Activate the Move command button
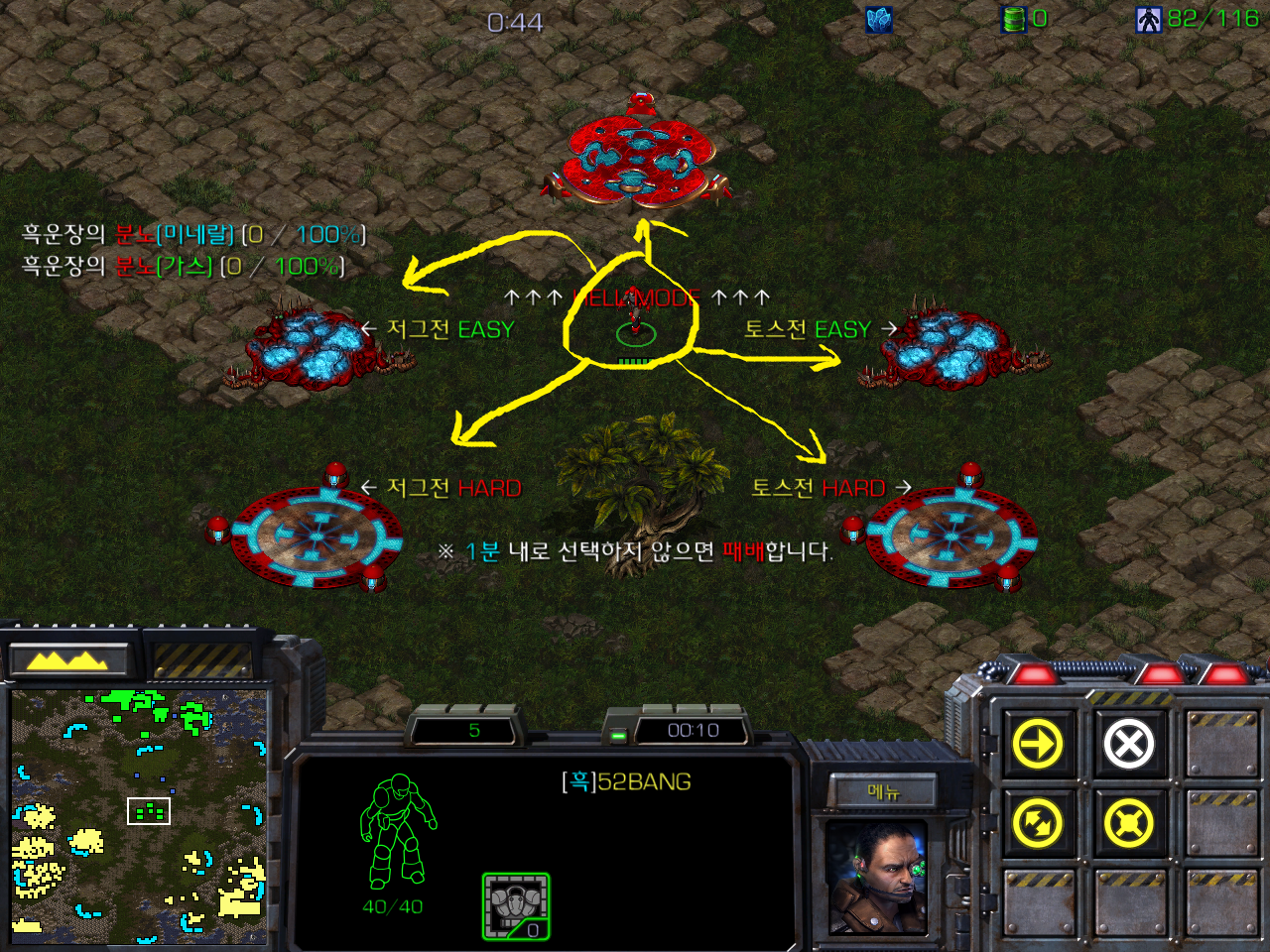The image size is (1270, 952). click(1038, 744)
